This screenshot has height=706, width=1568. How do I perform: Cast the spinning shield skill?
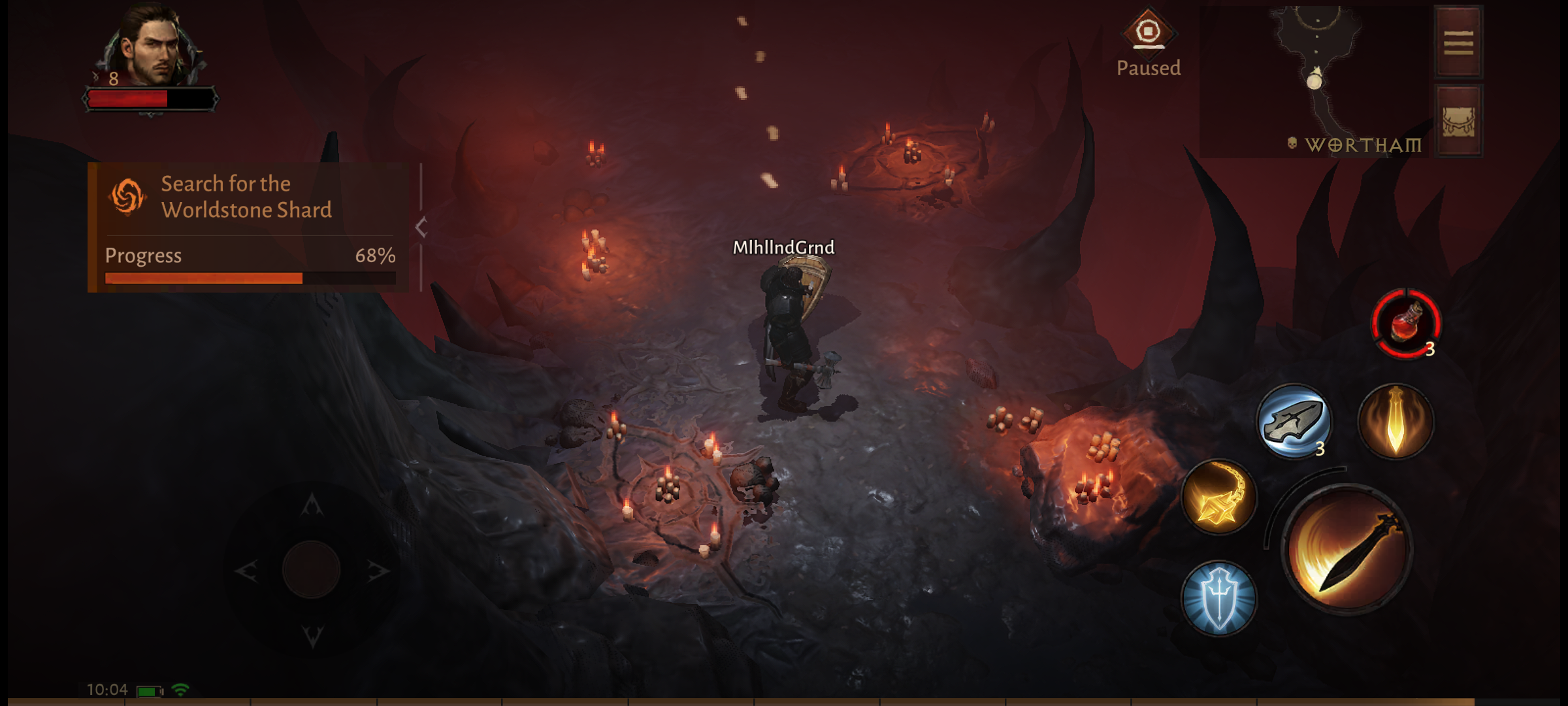[x=1294, y=421]
